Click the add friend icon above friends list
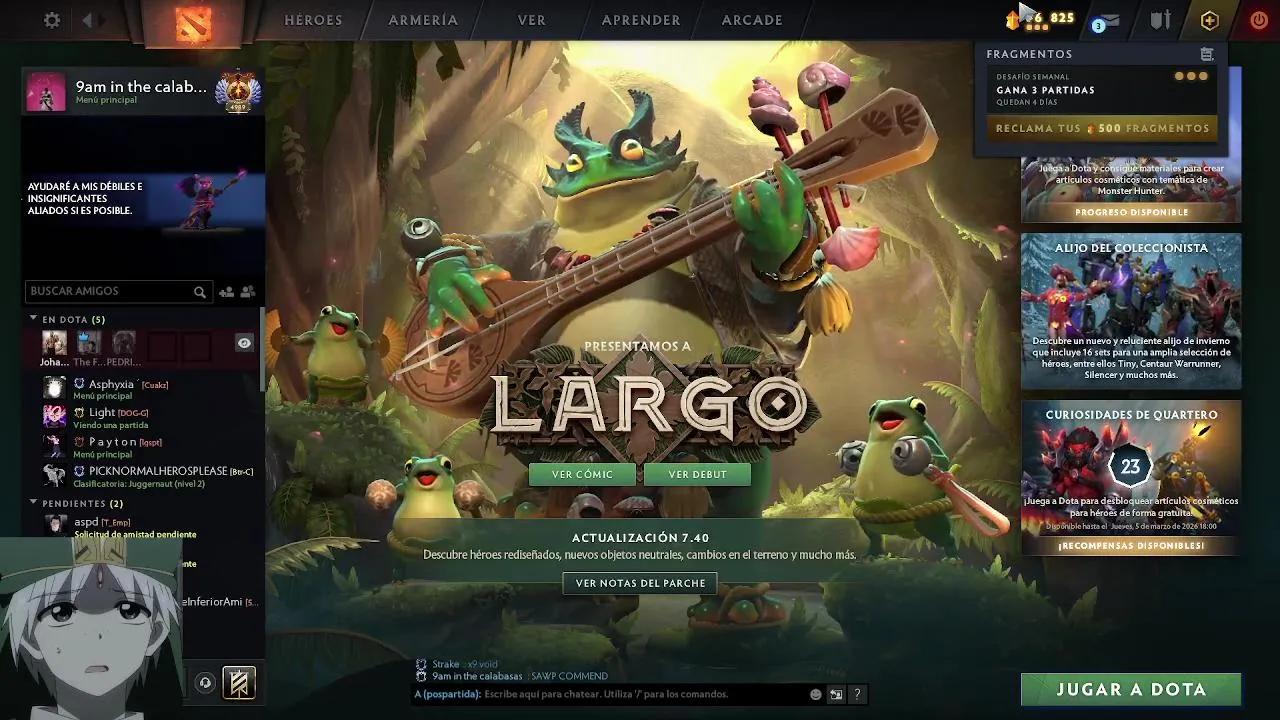 pos(226,292)
